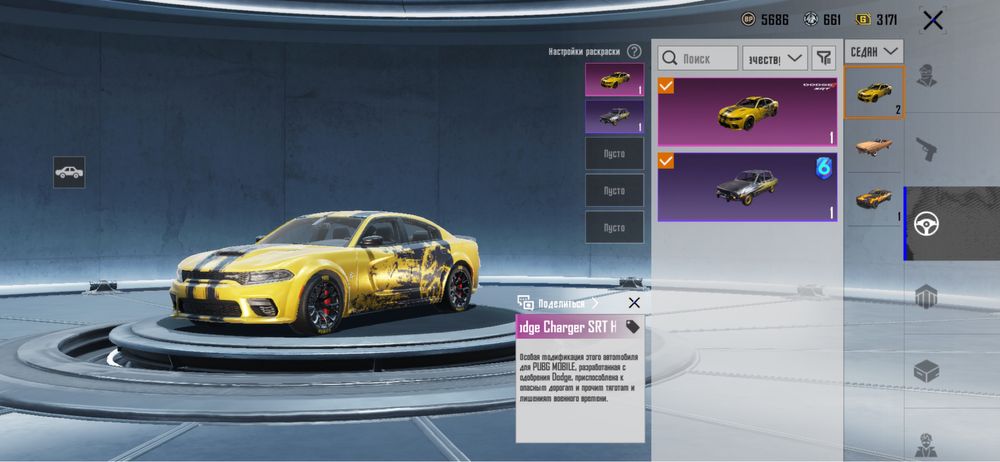Open the box crate category tab
The height and width of the screenshot is (462, 1000).
pyautogui.click(x=927, y=371)
